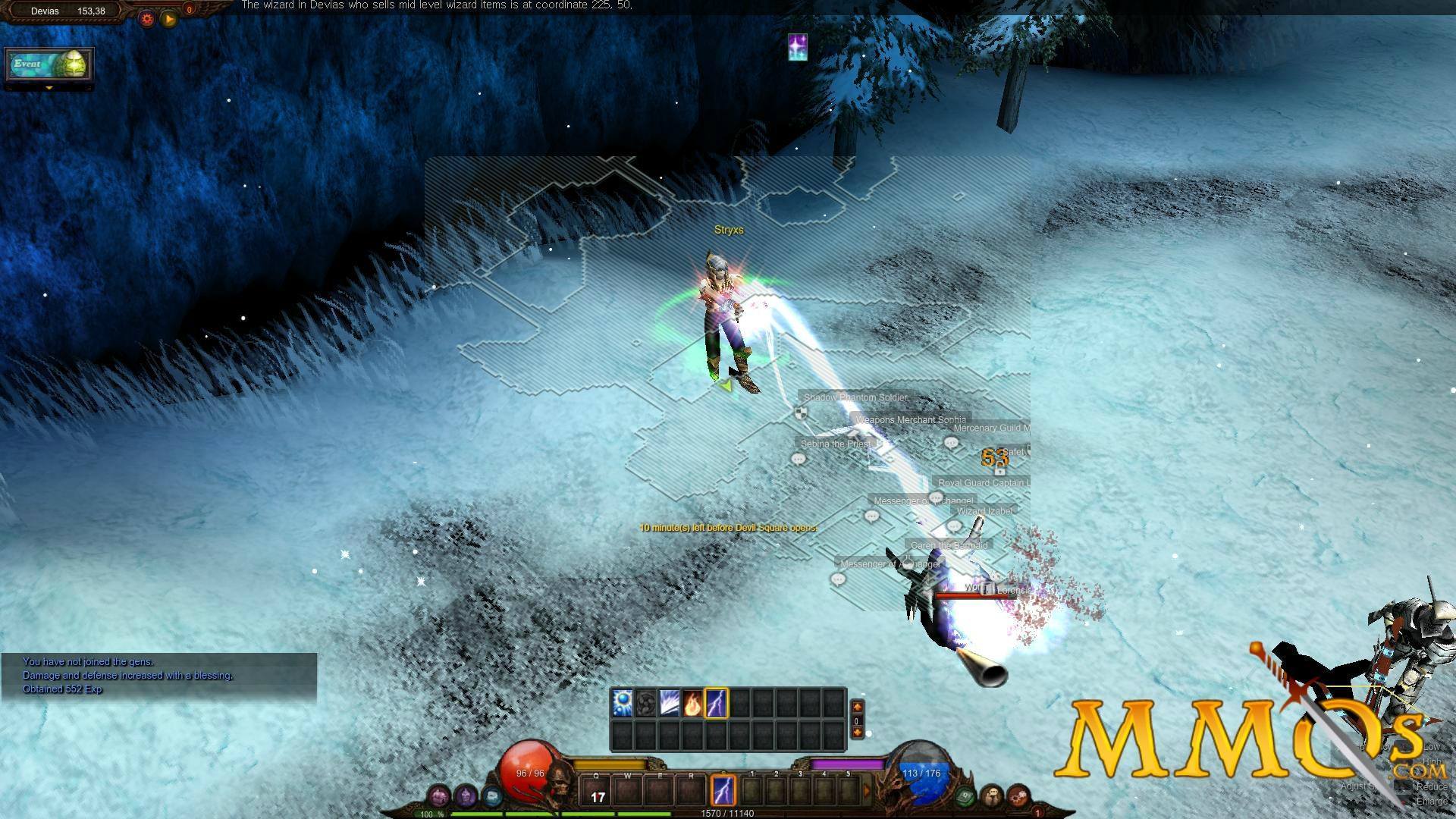Open the settings gear on the top bar
Screen dimensions: 1456x819
[x=146, y=19]
